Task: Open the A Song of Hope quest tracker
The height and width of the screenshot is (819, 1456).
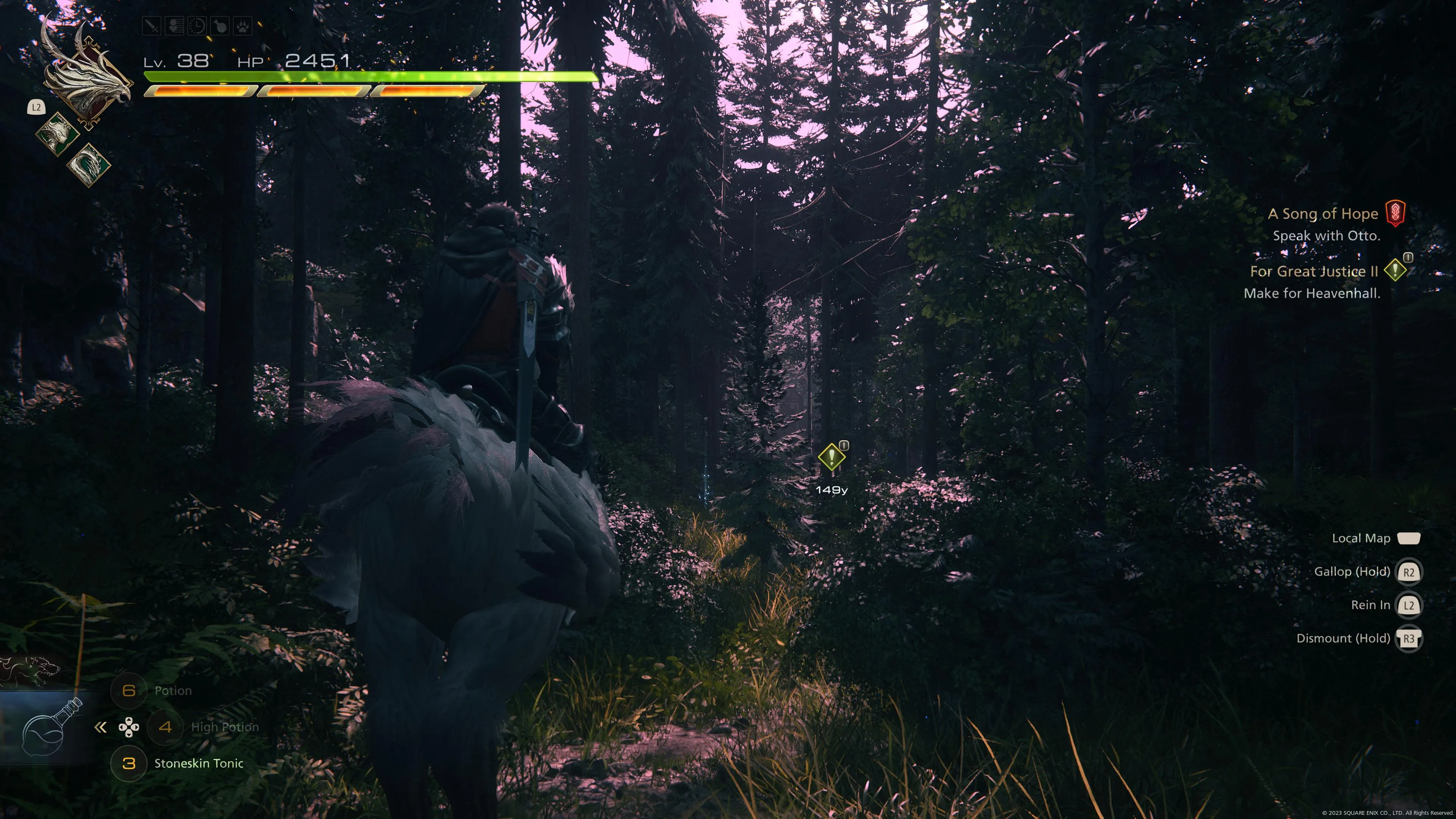Action: 1323,213
